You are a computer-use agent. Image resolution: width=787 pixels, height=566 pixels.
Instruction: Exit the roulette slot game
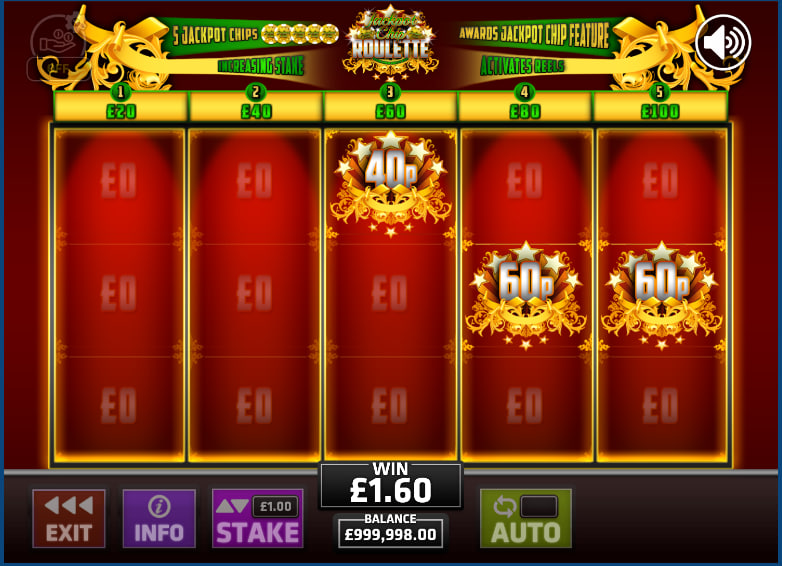point(68,518)
